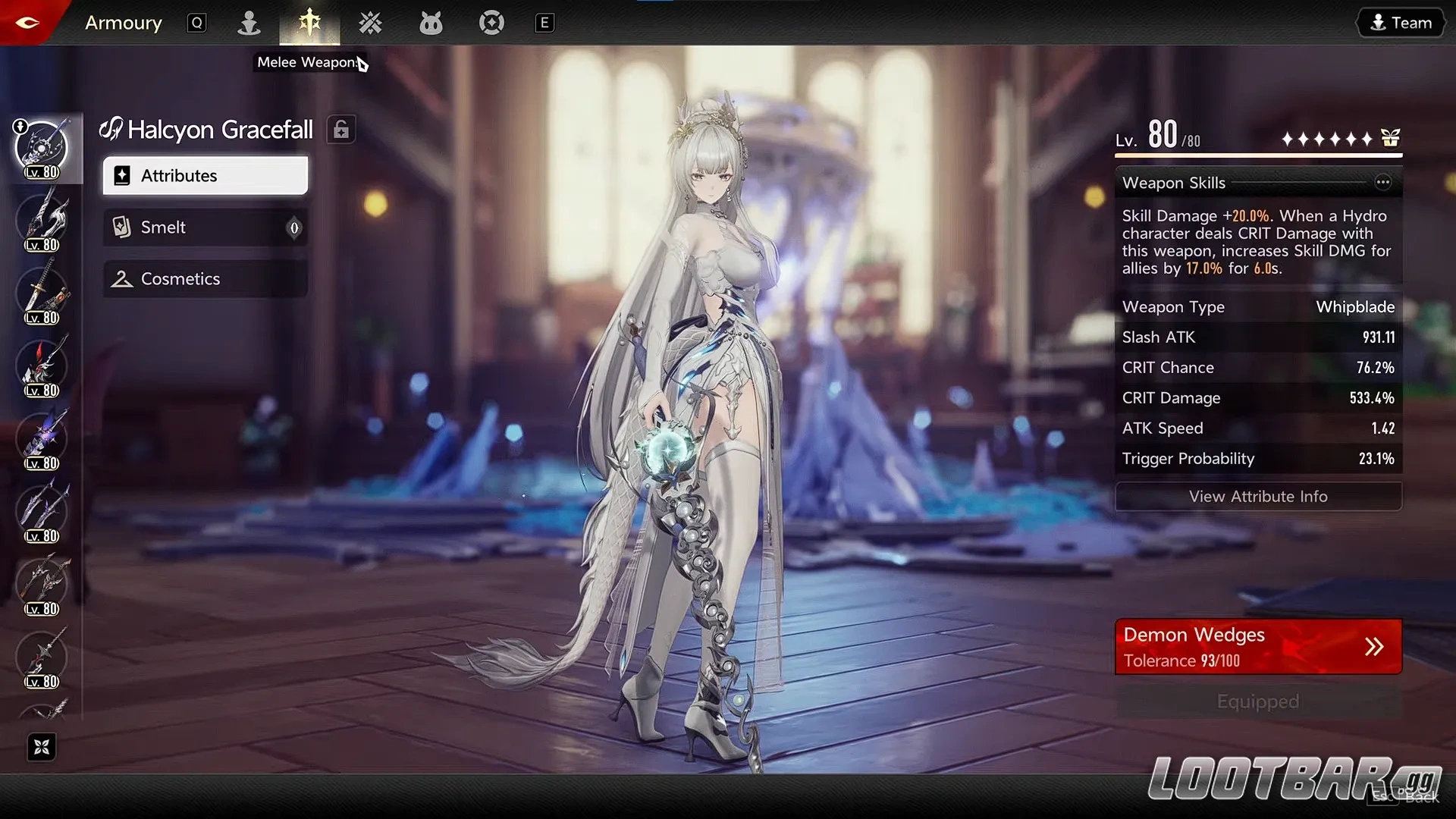Expand the Demon Wedges panel arrows

[1375, 646]
